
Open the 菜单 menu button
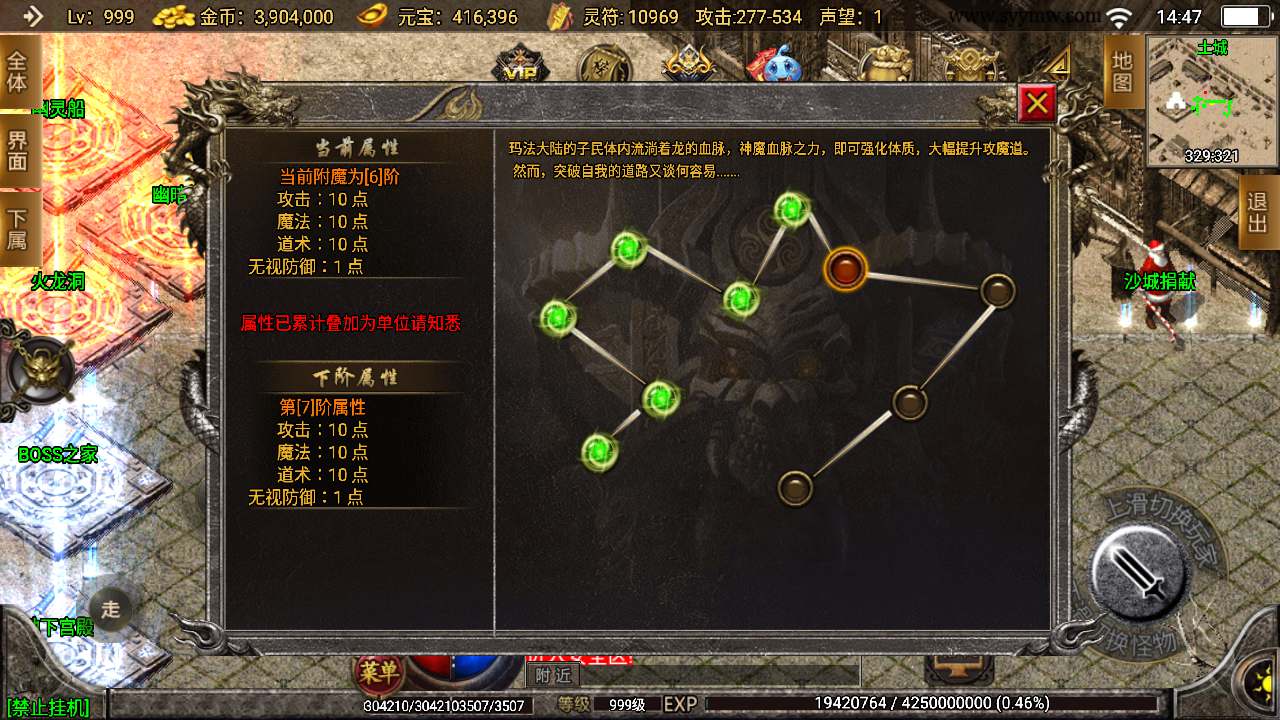(x=377, y=672)
